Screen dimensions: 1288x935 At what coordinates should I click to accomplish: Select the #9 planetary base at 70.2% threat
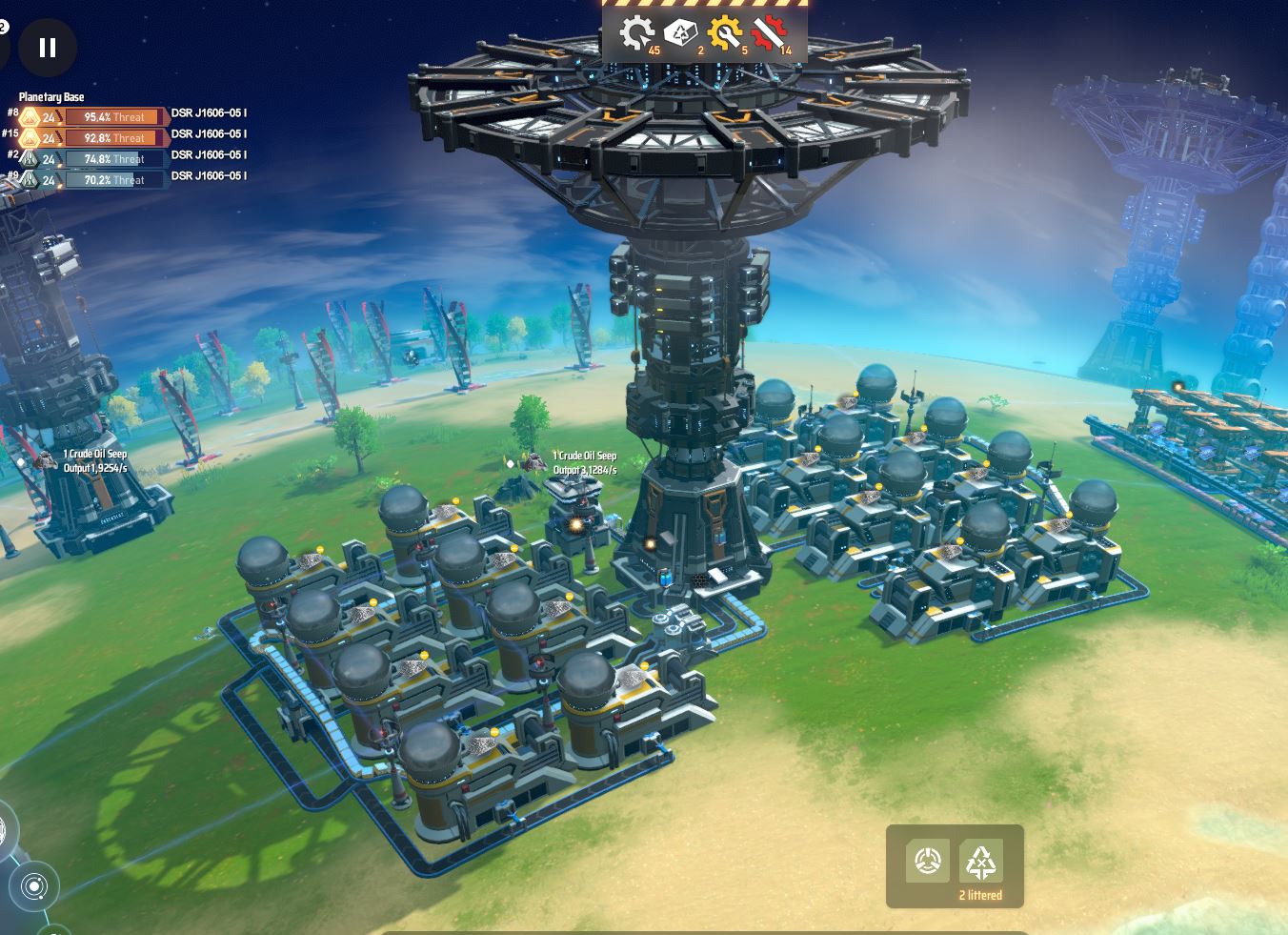tap(114, 180)
